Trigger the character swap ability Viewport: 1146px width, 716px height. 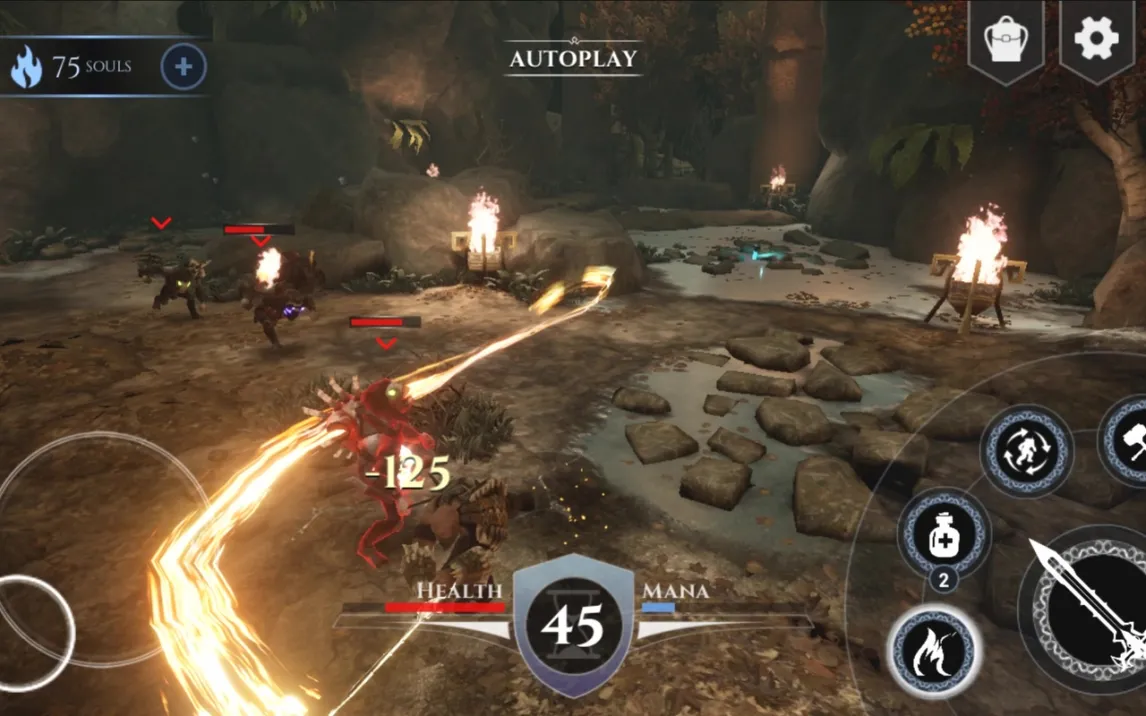[1025, 451]
